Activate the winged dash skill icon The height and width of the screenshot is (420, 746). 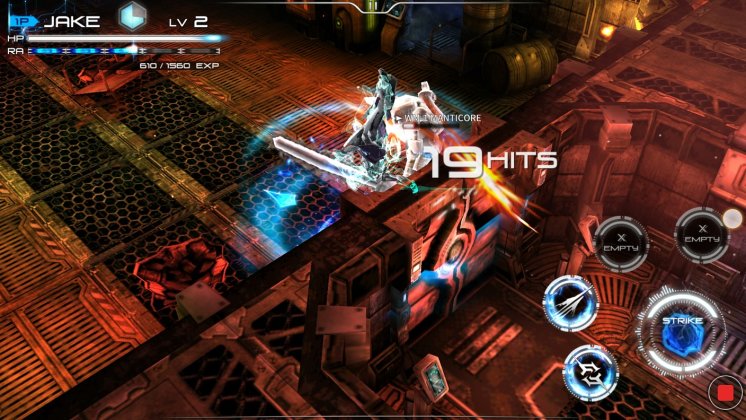click(571, 299)
